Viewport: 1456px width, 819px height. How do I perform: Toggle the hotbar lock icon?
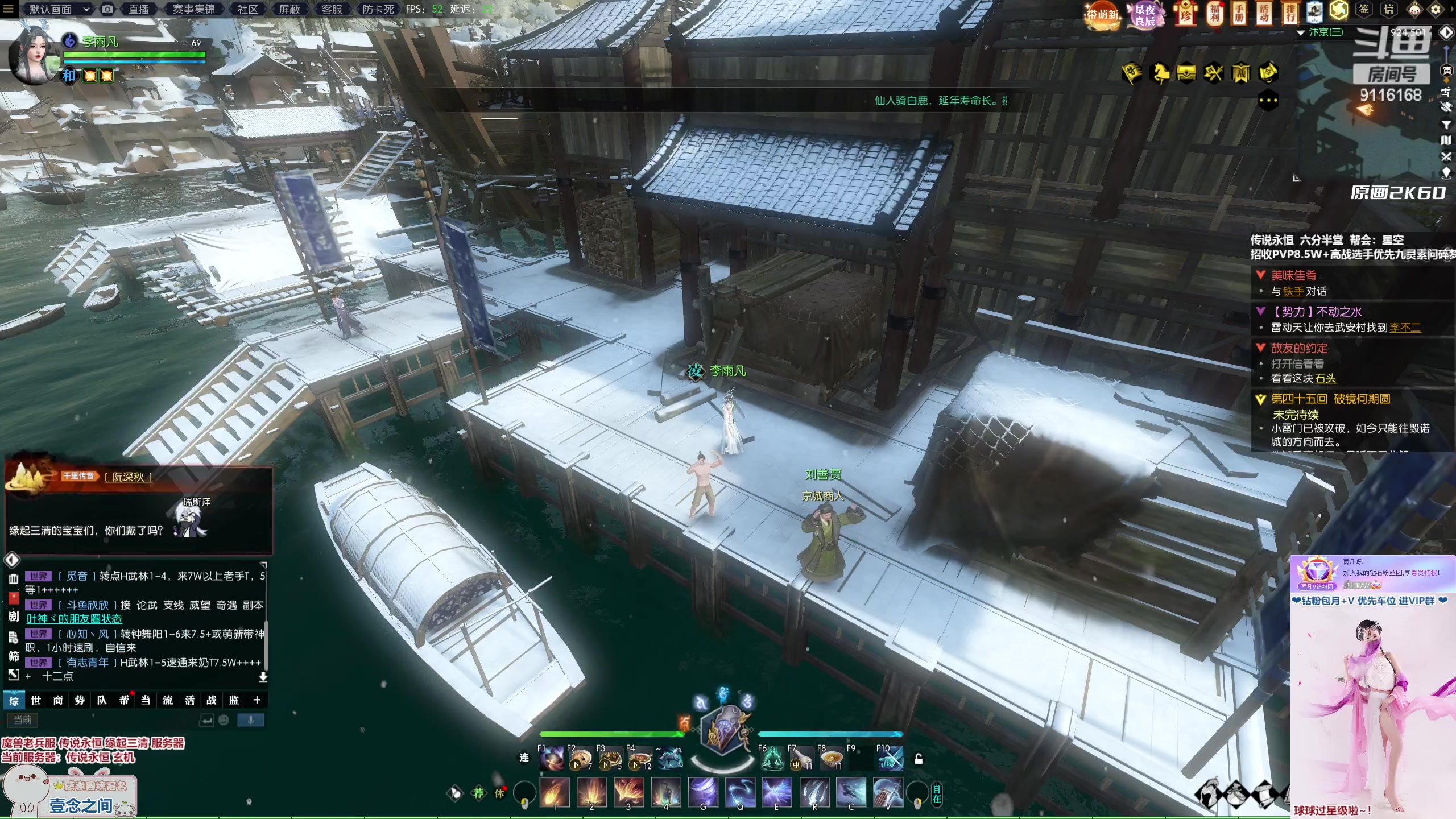pos(919,759)
